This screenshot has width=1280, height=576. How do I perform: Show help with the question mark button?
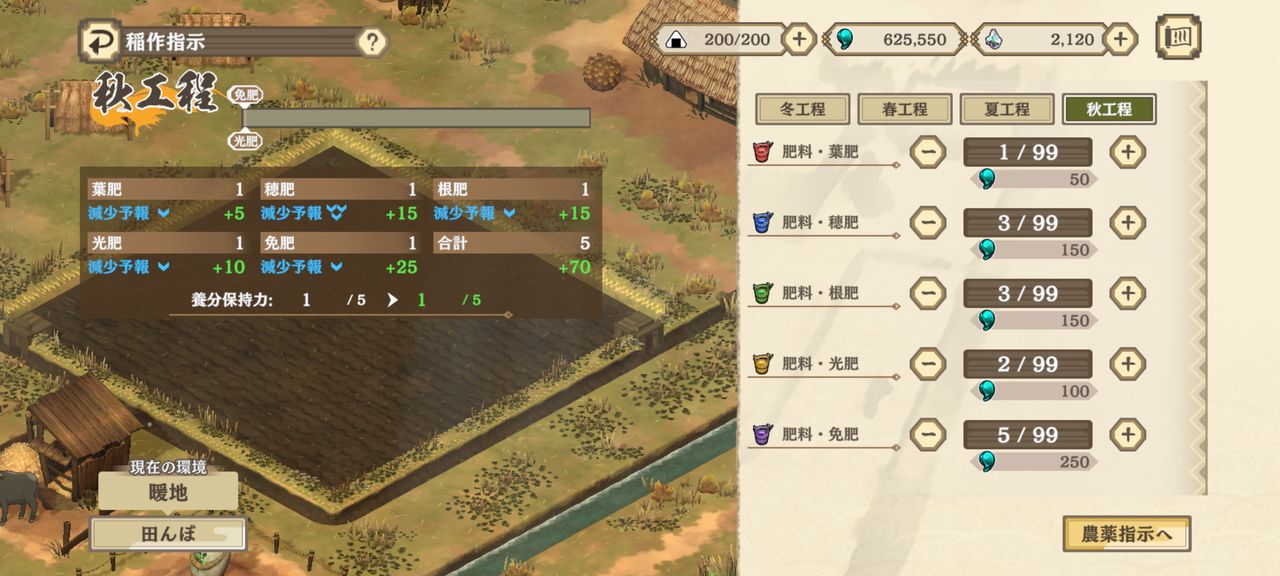(x=372, y=42)
